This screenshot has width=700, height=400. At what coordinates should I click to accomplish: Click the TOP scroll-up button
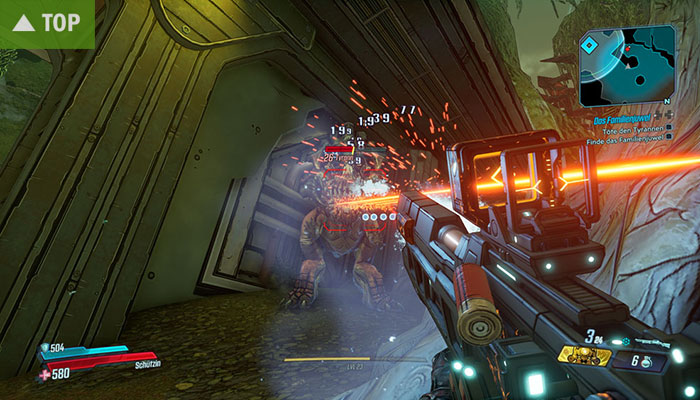click(47, 22)
